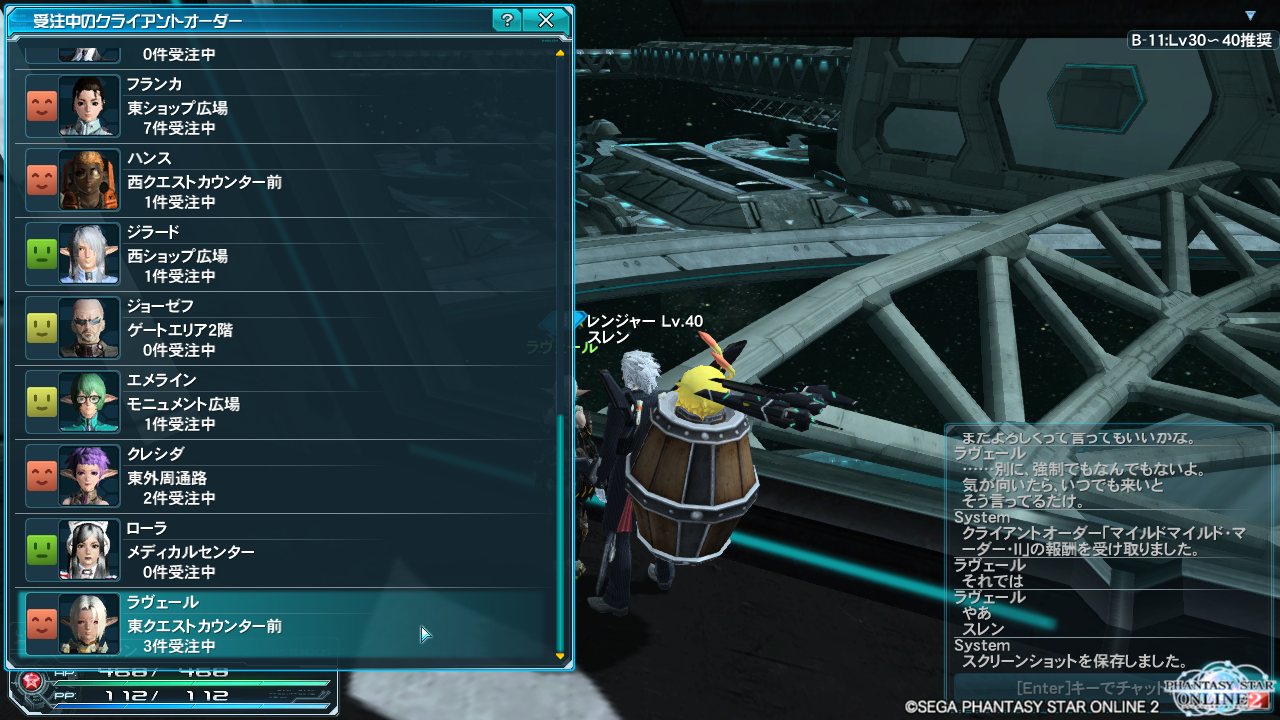Select エメライン's client order row
This screenshot has width=1280, height=720.
pos(285,402)
